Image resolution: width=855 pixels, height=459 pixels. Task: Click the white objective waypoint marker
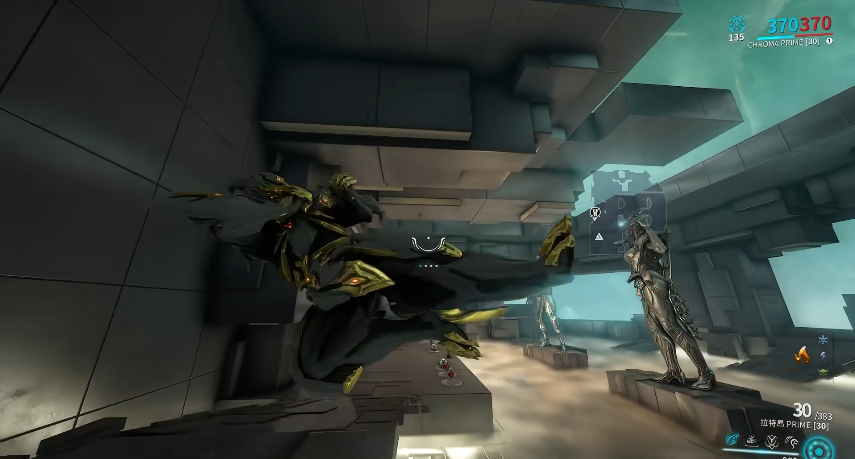pyautogui.click(x=595, y=213)
